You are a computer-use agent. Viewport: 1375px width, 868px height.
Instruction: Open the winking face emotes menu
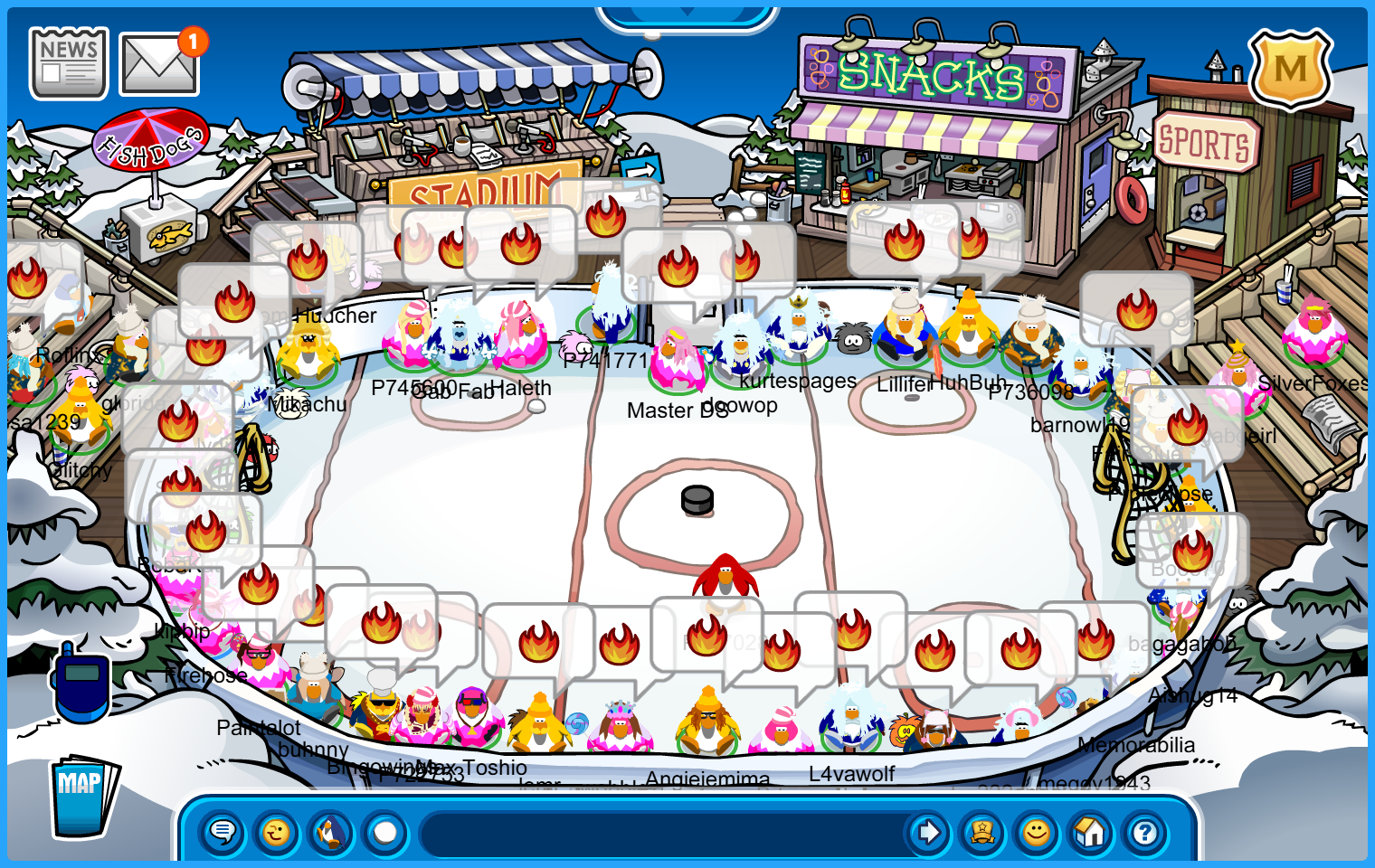coord(277,832)
